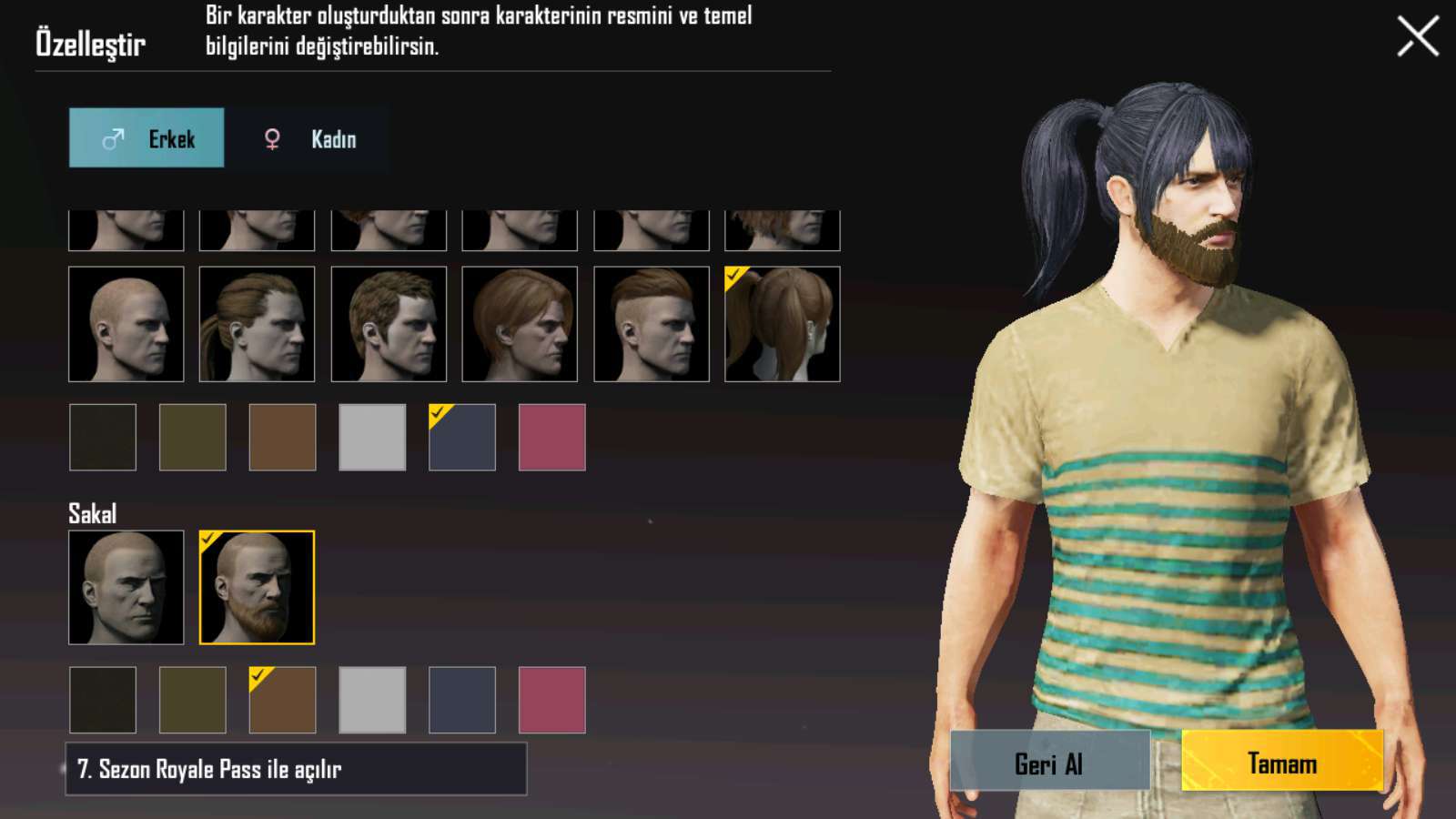Choose the checked high ponytail hairstyle
Image resolution: width=1456 pixels, height=819 pixels.
pos(782,324)
